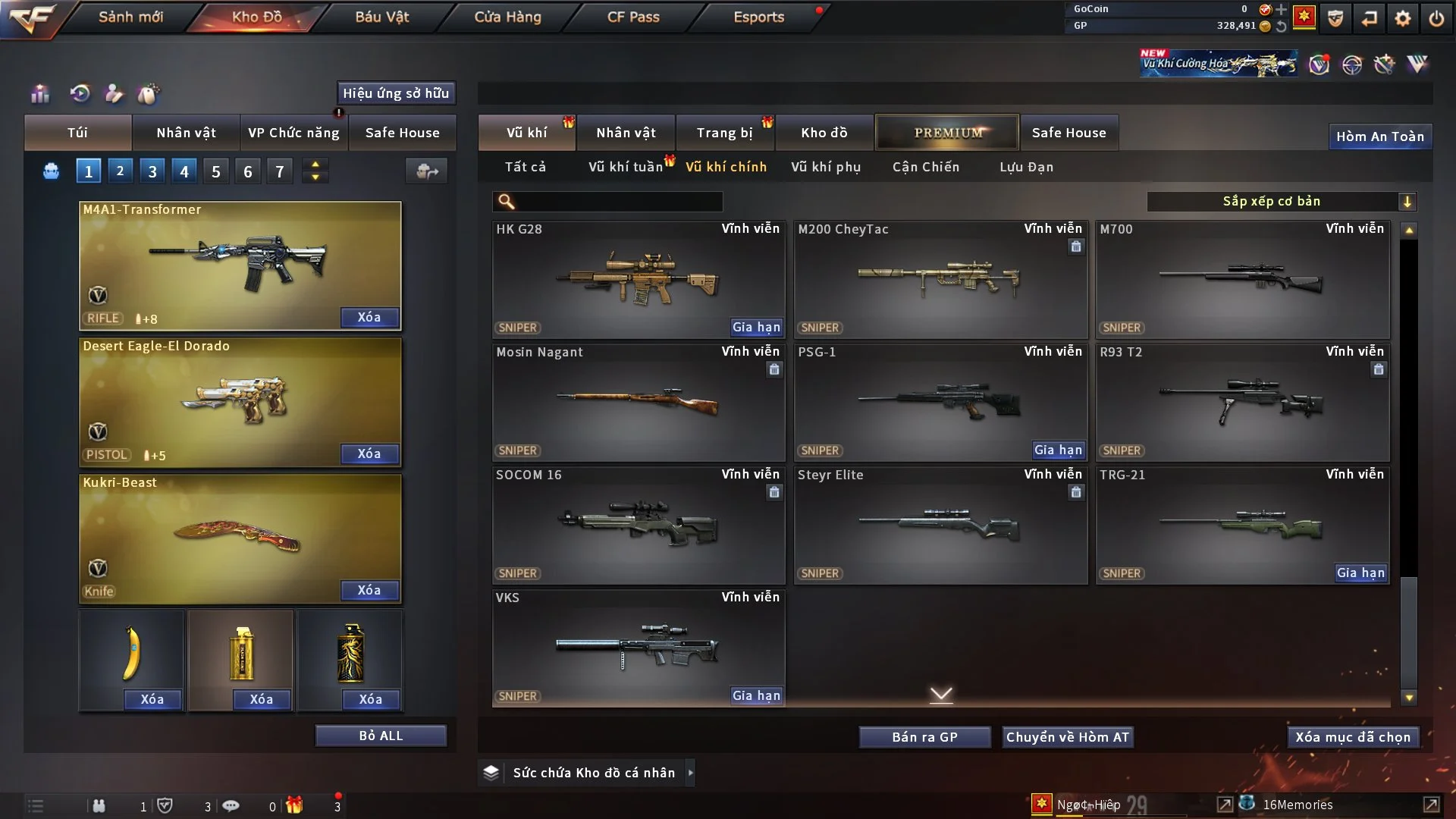This screenshot has height=819, width=1456.
Task: Open the Hòm An Toàn safe box
Action: (x=1379, y=136)
